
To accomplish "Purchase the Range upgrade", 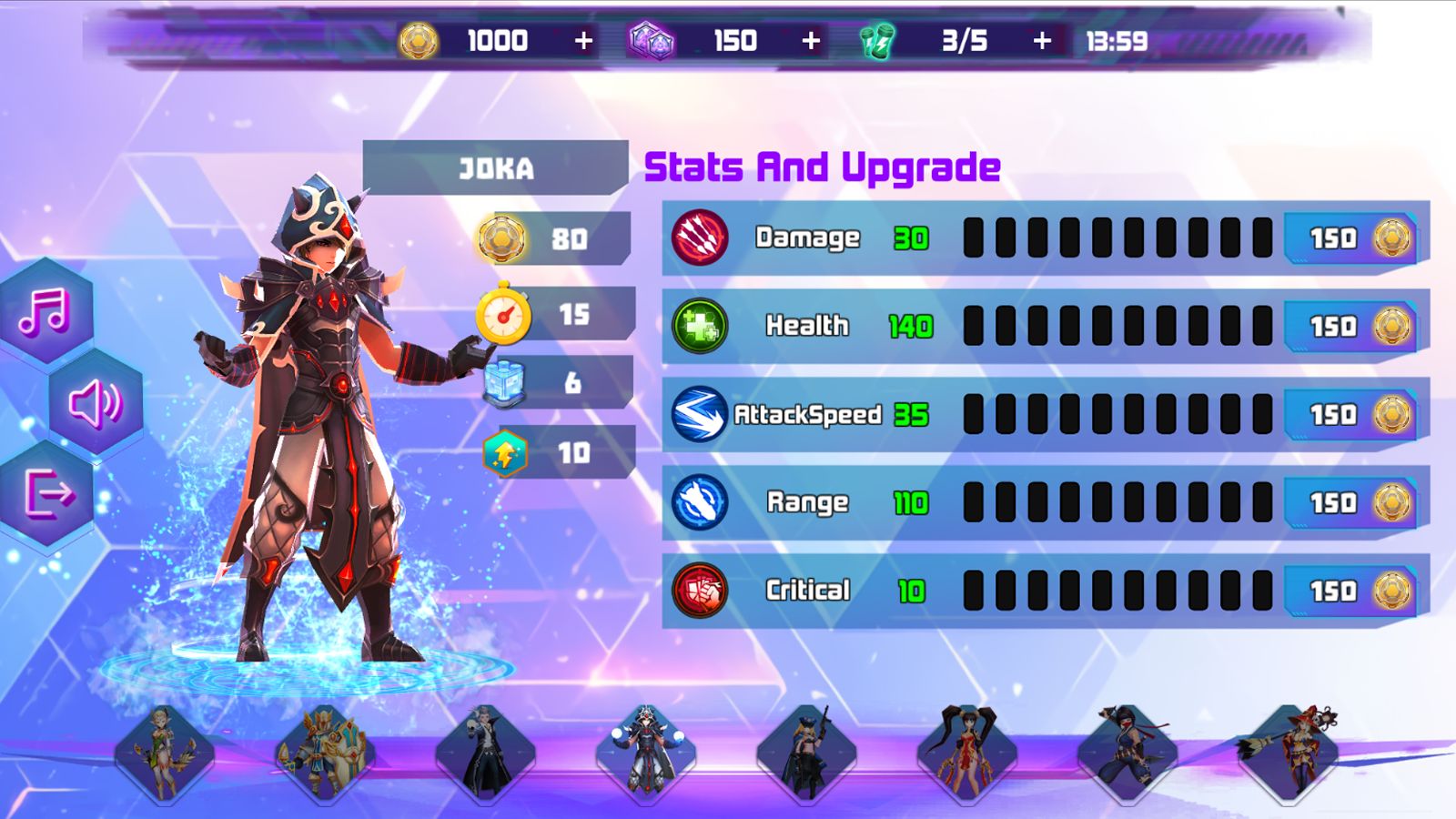I will [1352, 503].
